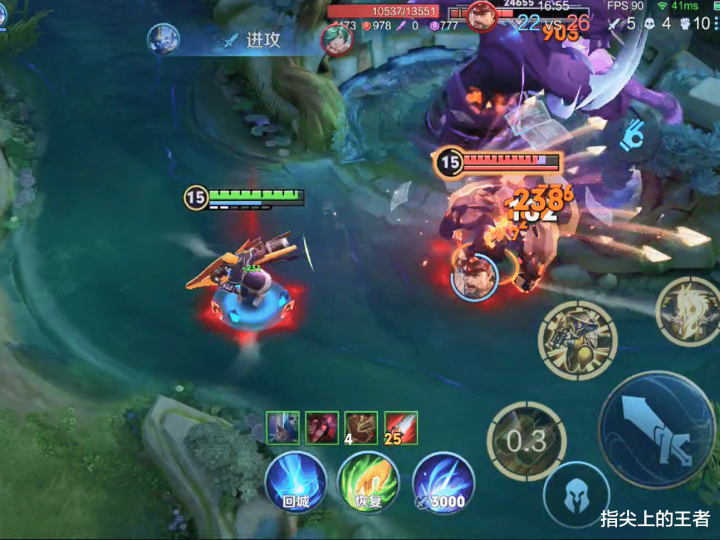The height and width of the screenshot is (540, 720).
Task: Cast the straw-hat warrior skill
Action: pyautogui.click(x=577, y=340)
